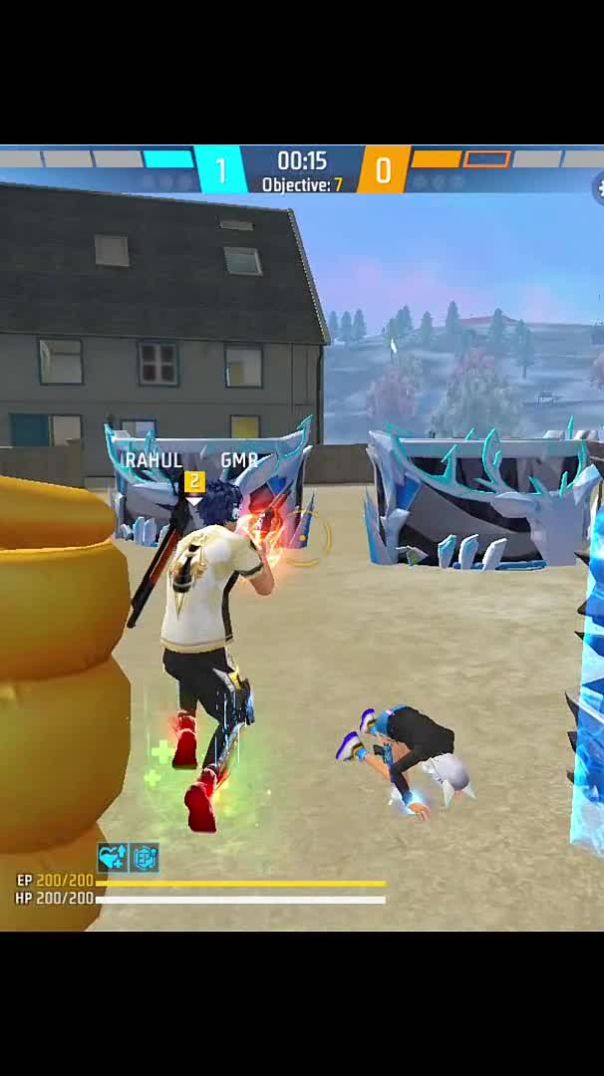Viewport: 604px width, 1076px height.
Task: Open the settings gear at the screen edge
Action: [x=599, y=186]
